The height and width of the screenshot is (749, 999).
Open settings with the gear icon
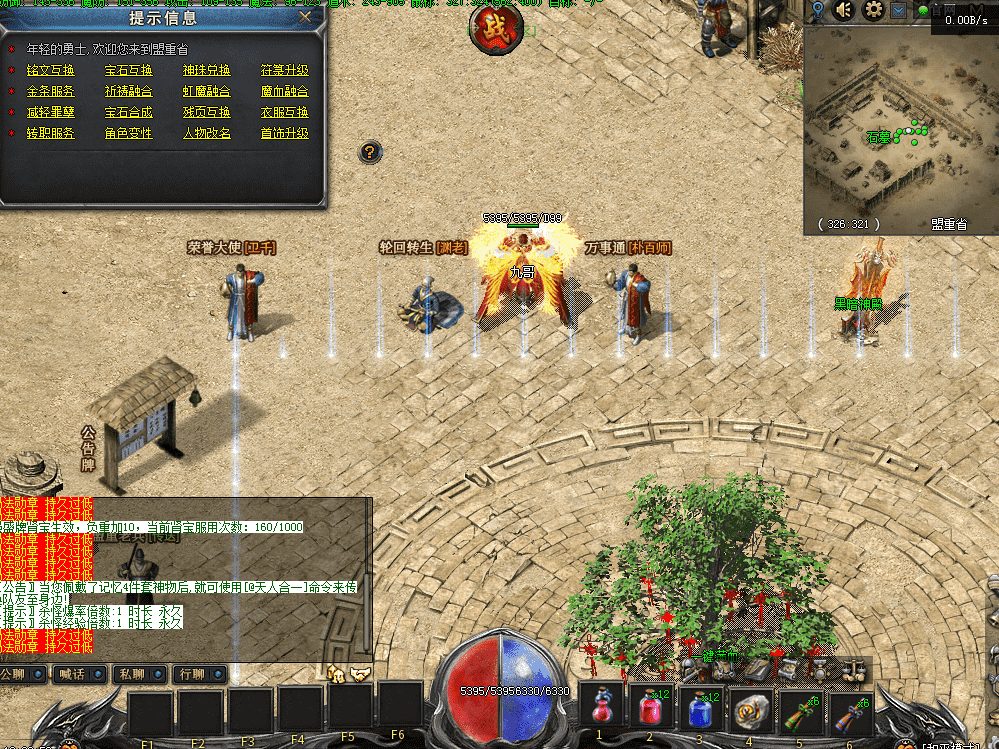point(873,11)
